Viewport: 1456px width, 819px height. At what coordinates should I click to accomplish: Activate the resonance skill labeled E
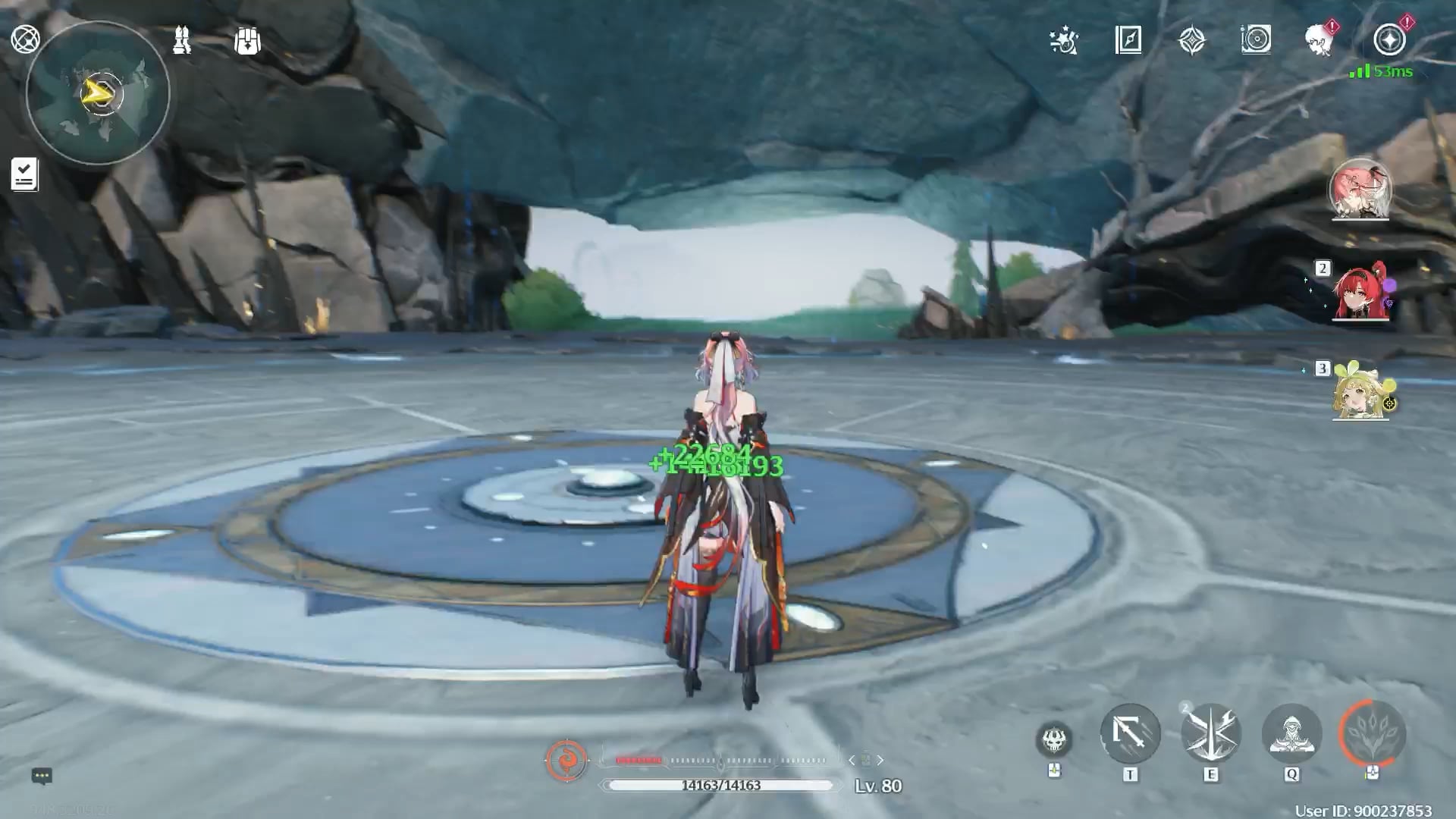1211,733
